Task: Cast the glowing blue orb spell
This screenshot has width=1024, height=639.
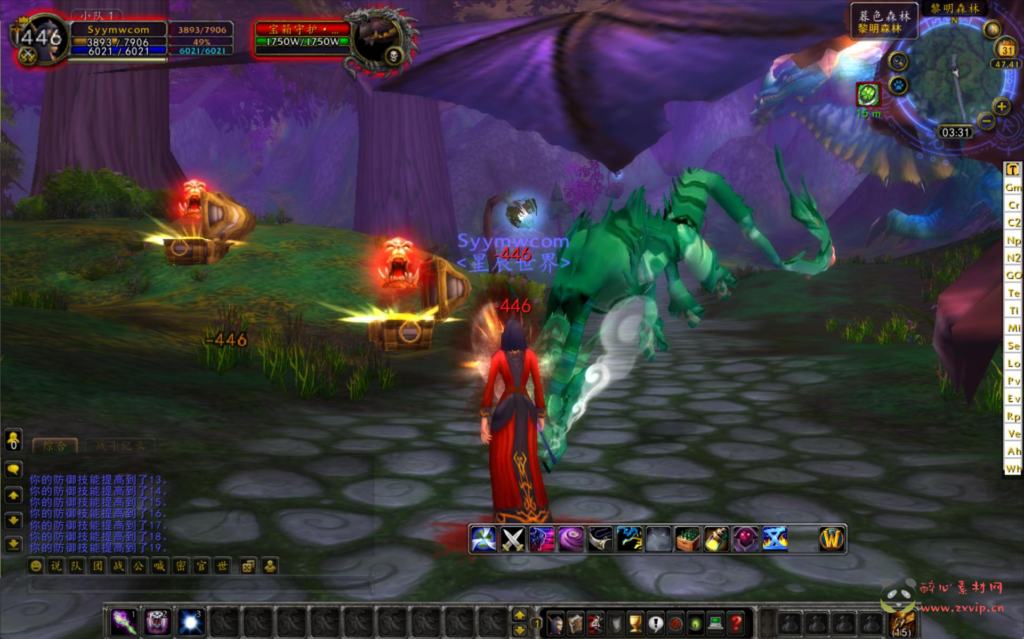Action: point(190,622)
